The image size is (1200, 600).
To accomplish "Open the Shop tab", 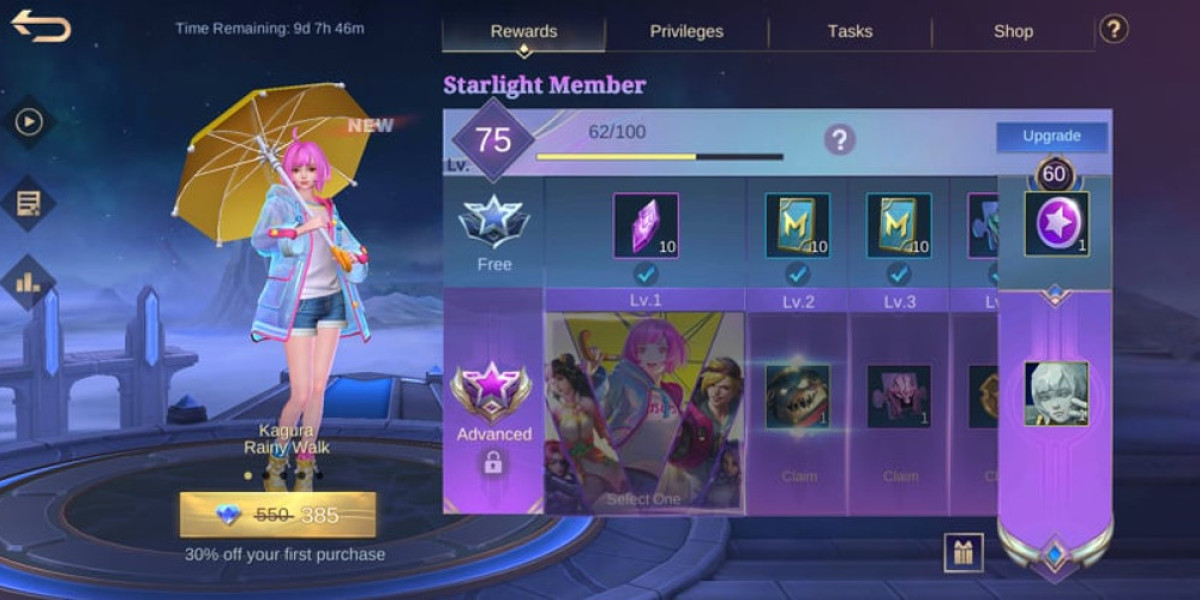I will 1012,31.
